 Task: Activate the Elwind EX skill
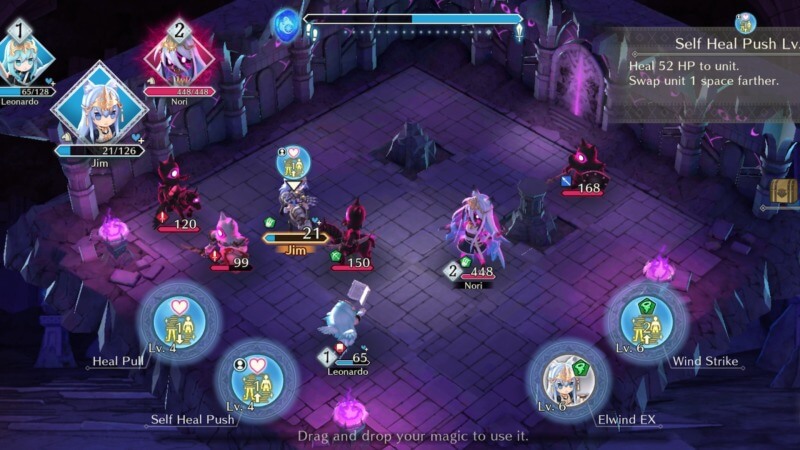[x=568, y=381]
